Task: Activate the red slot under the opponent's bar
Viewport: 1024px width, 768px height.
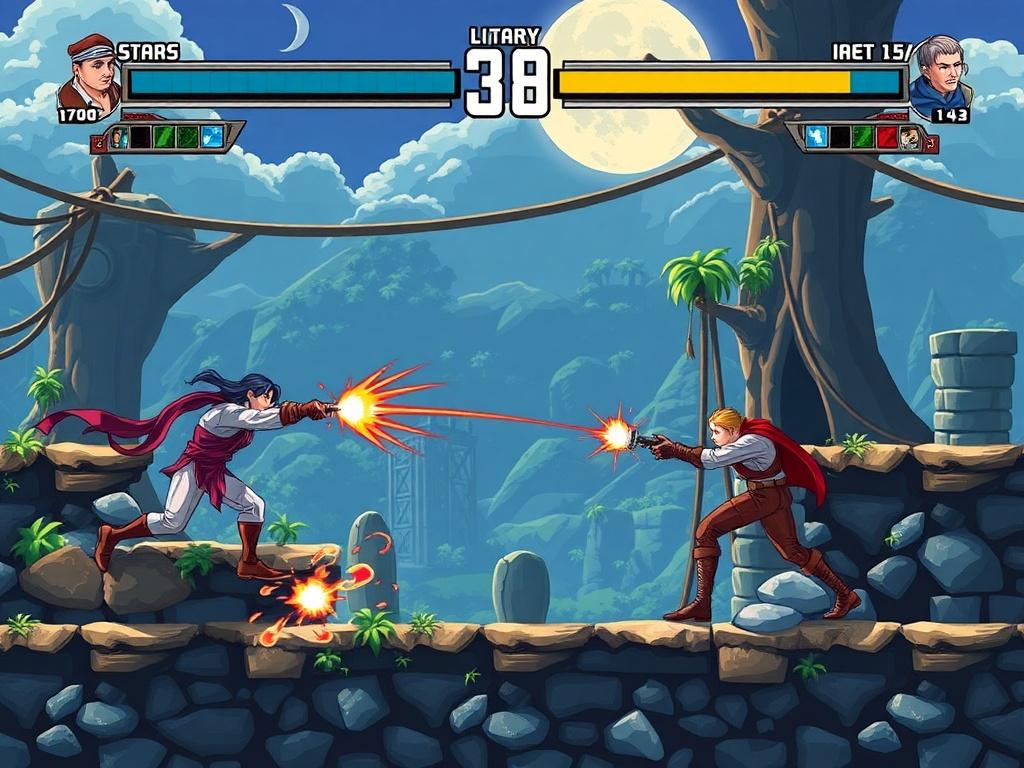Action: (x=887, y=137)
